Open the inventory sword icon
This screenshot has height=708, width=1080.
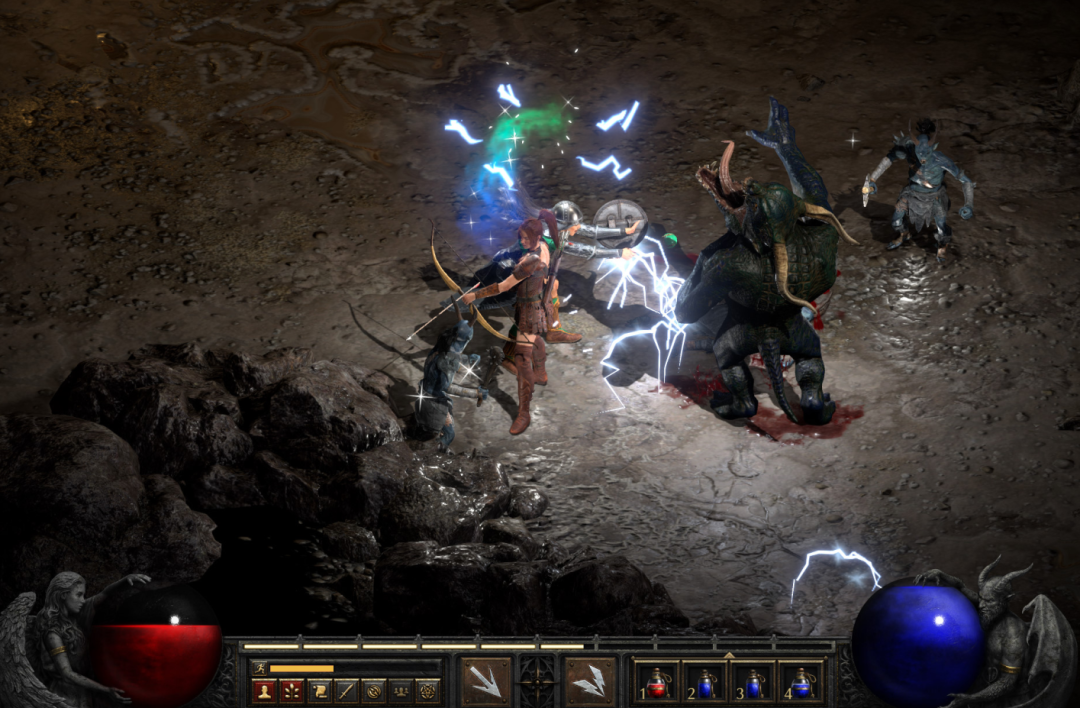345,690
